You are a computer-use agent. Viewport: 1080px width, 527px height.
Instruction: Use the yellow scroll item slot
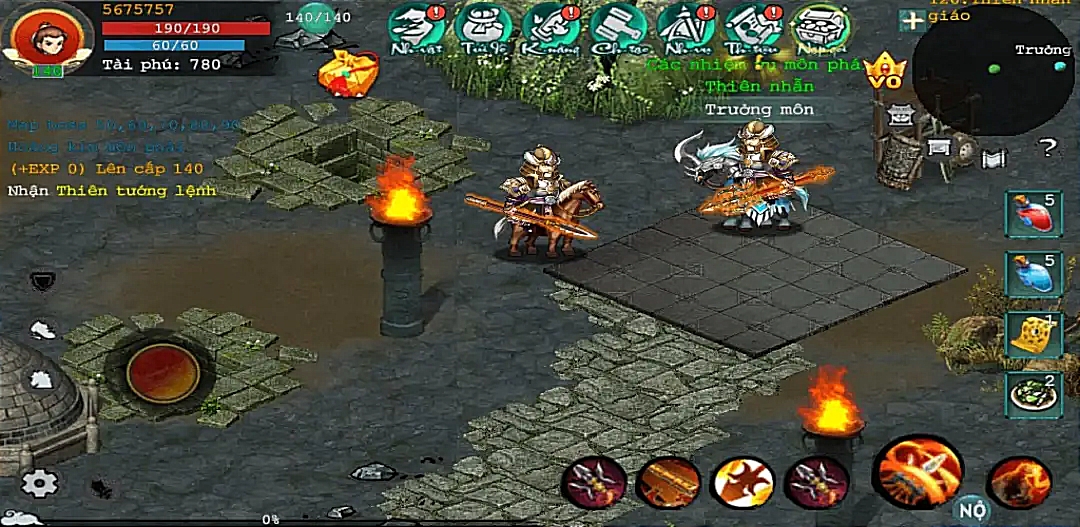coord(1033,335)
